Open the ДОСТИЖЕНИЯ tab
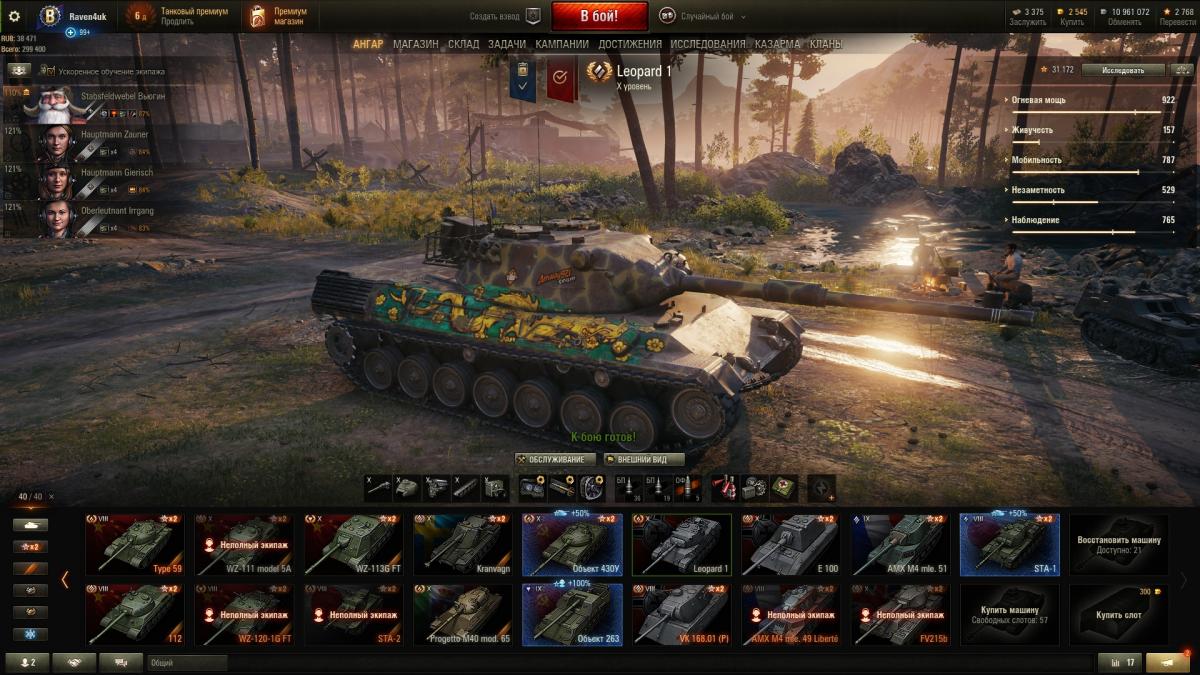The height and width of the screenshot is (675, 1200). point(630,44)
